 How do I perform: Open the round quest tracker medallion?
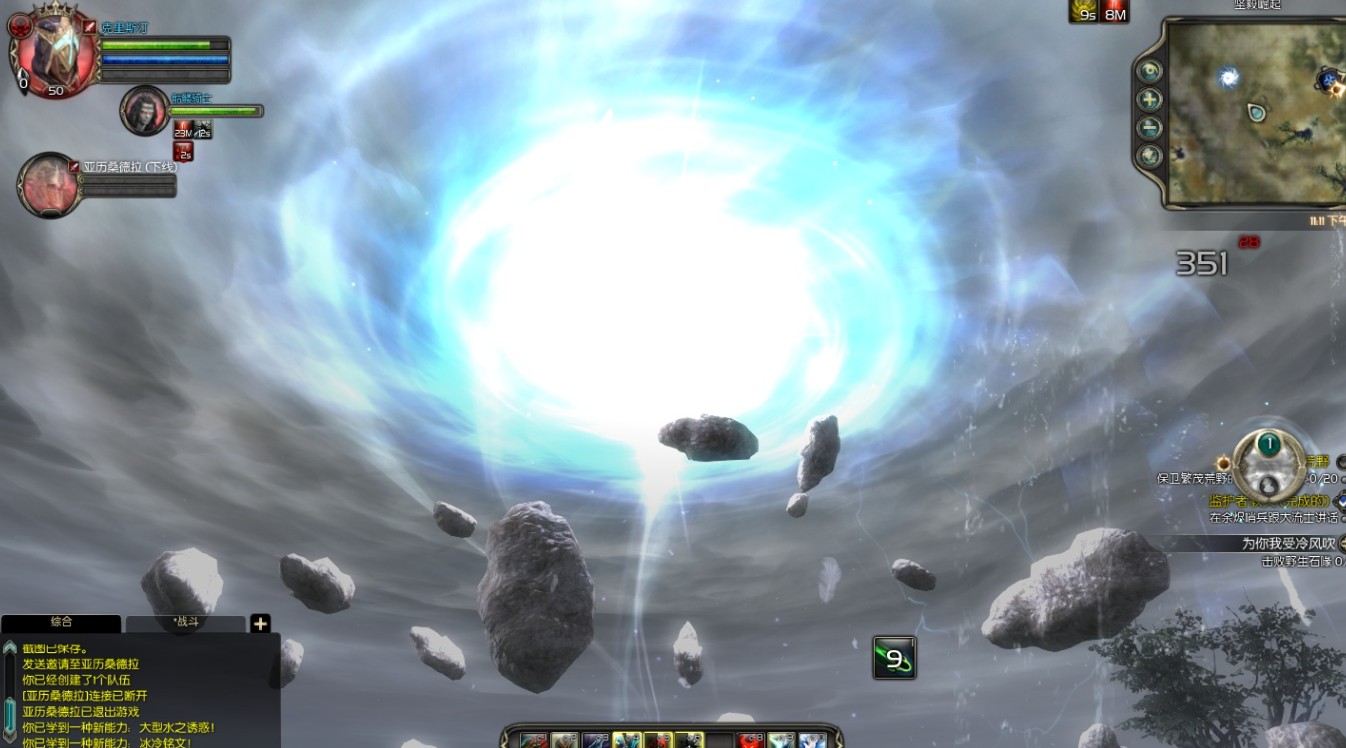click(1269, 464)
